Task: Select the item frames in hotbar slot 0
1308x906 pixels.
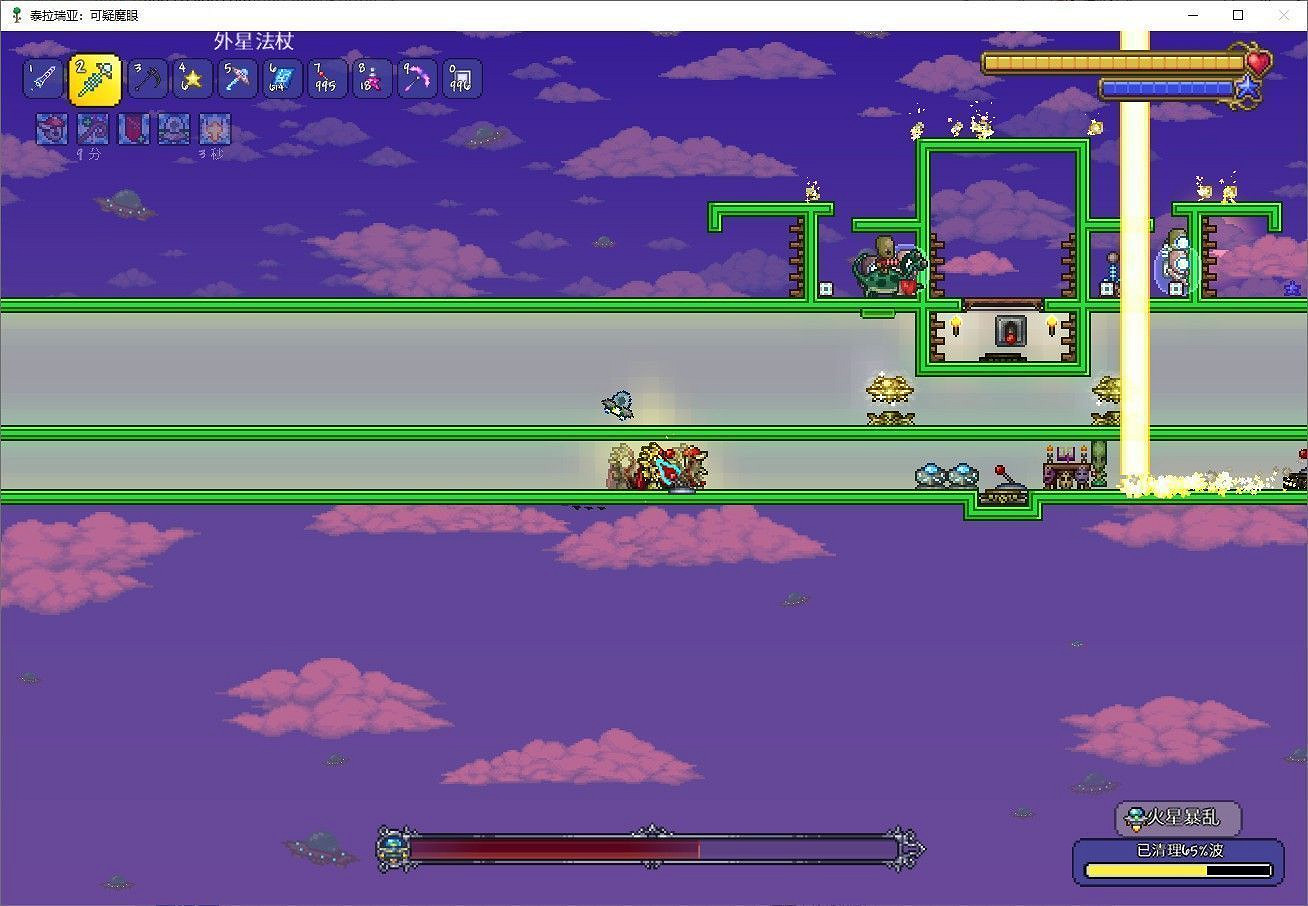Action: point(461,78)
